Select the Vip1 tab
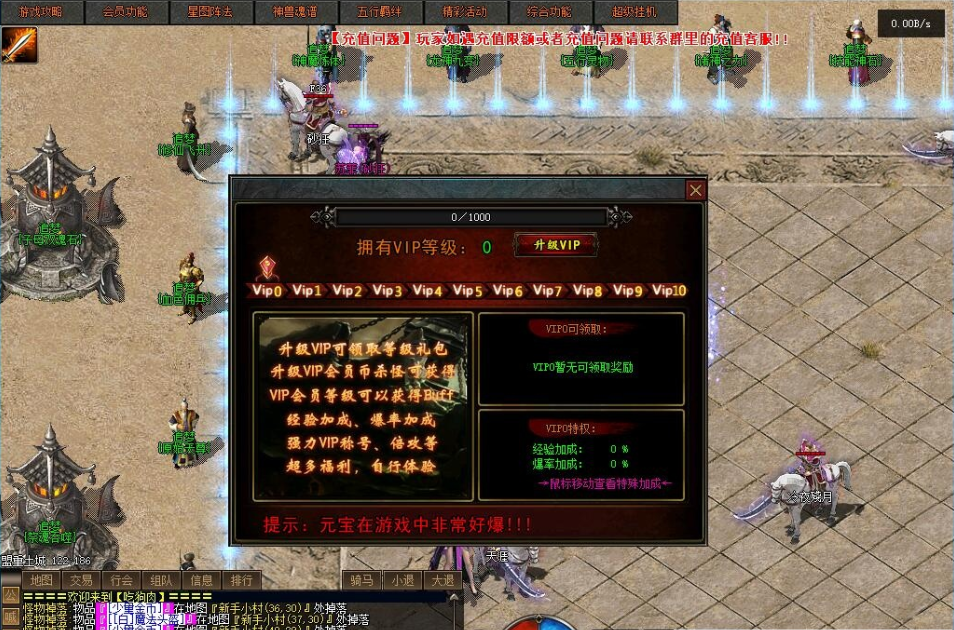The height and width of the screenshot is (630, 954). coord(307,291)
